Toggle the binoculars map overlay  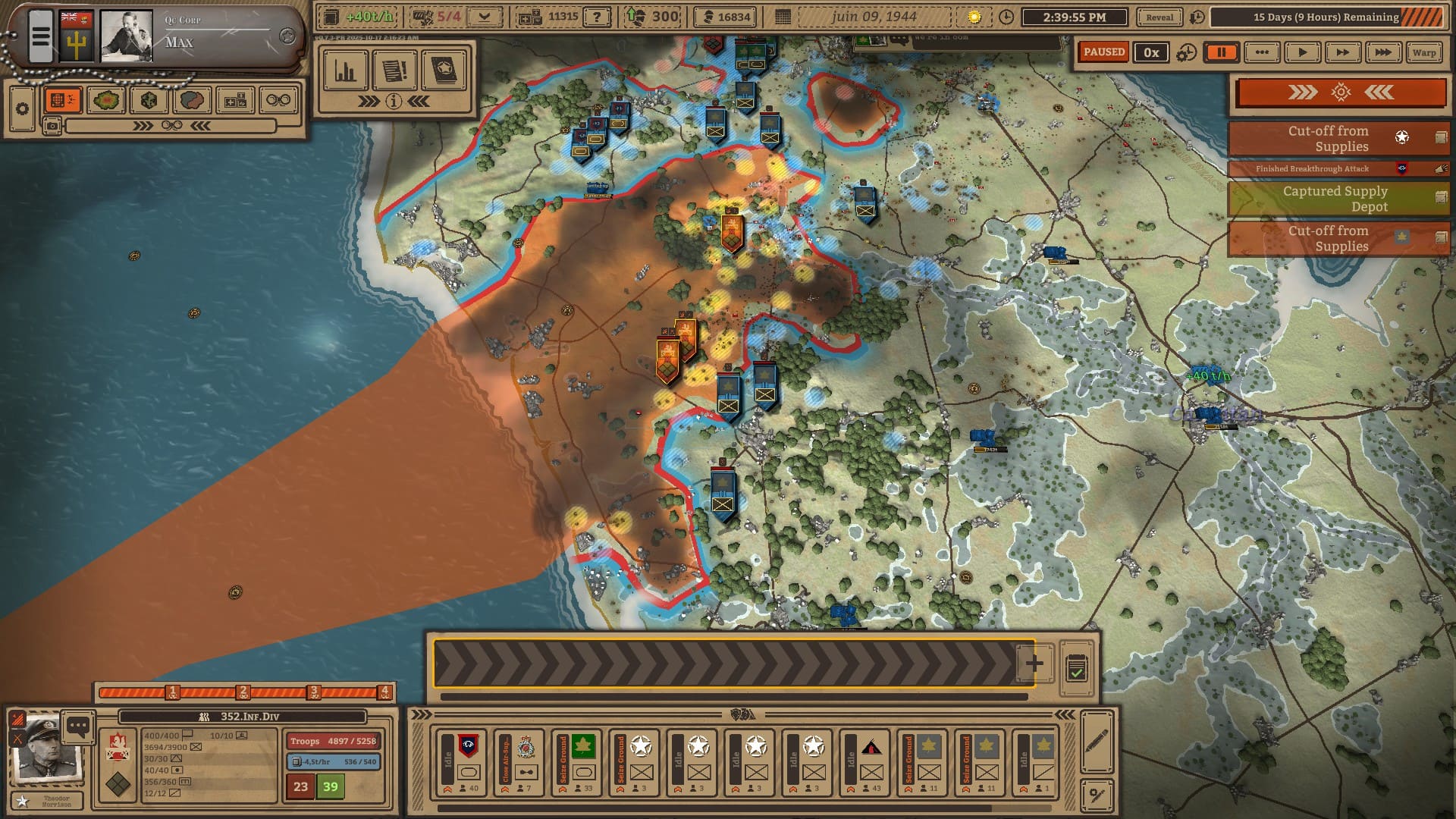pos(278,100)
